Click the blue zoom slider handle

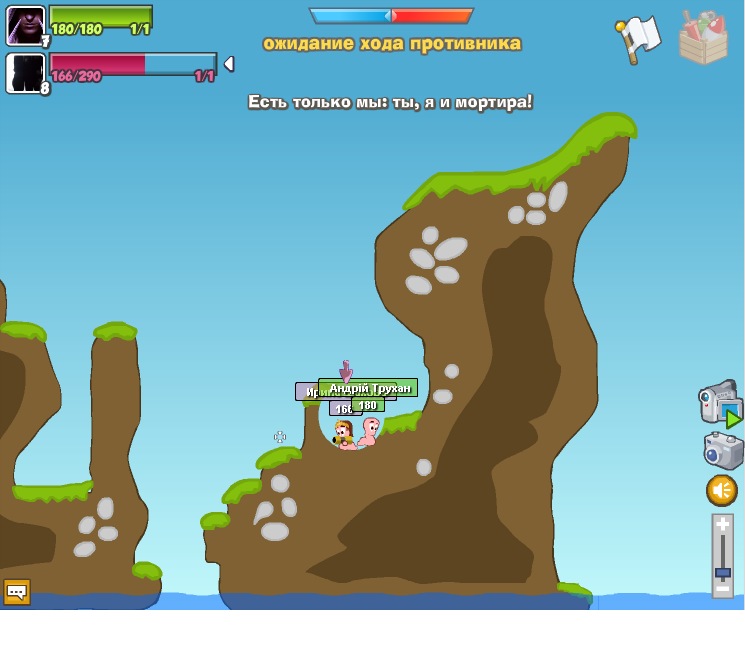(723, 573)
